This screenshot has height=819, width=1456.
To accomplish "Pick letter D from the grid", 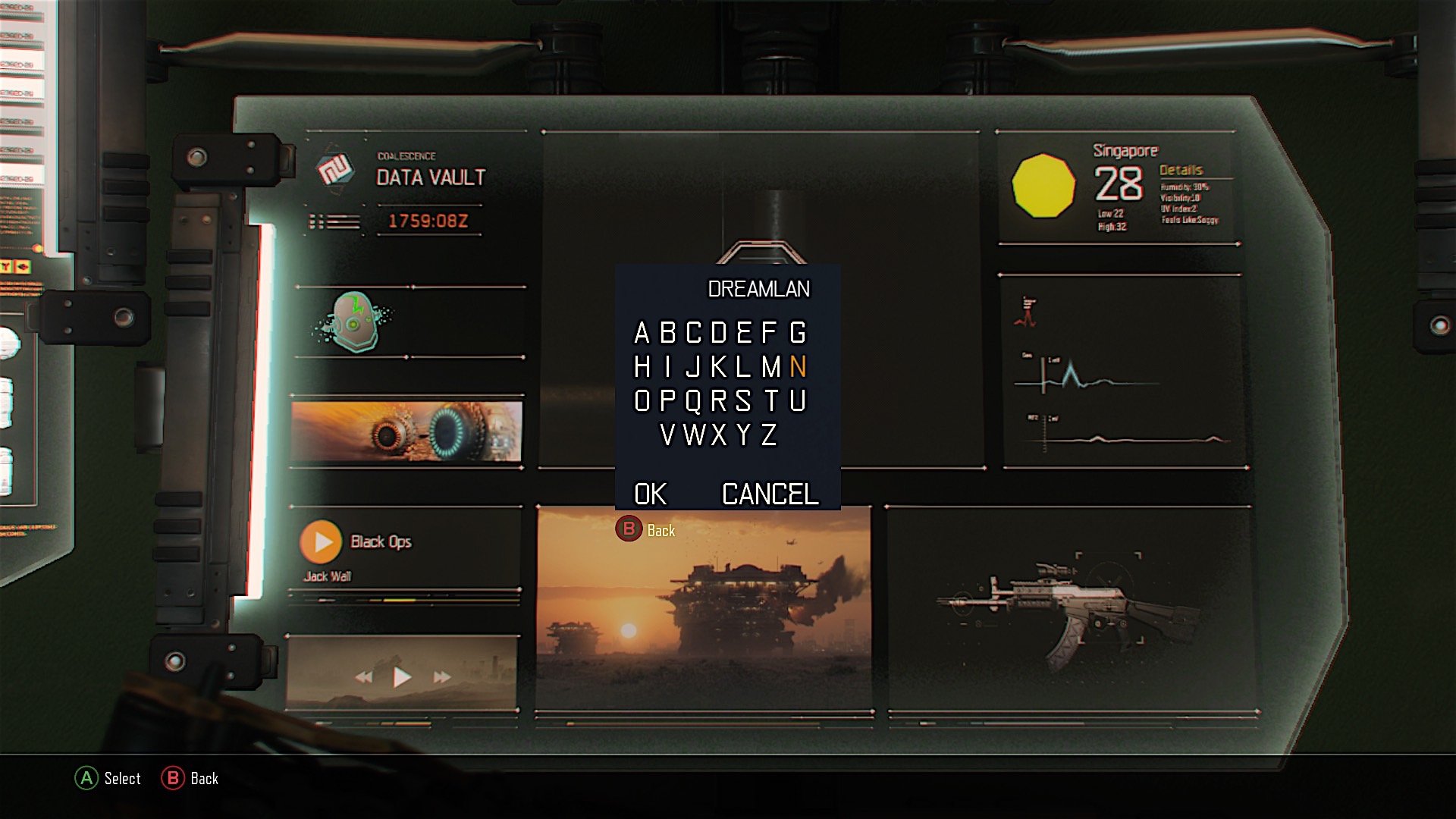I will point(719,333).
